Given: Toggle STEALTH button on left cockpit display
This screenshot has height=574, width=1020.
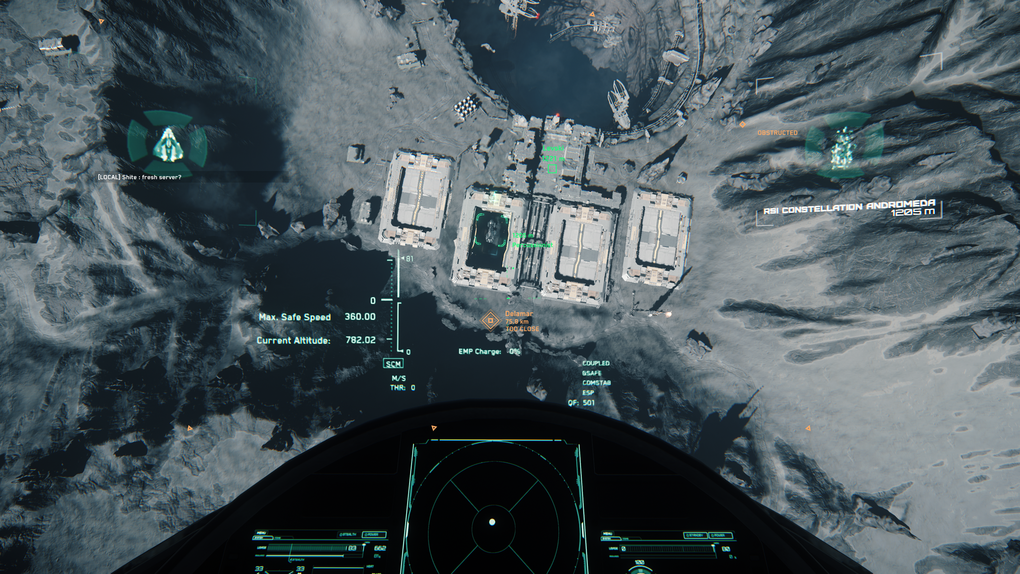Looking at the screenshot, I should tap(347, 535).
